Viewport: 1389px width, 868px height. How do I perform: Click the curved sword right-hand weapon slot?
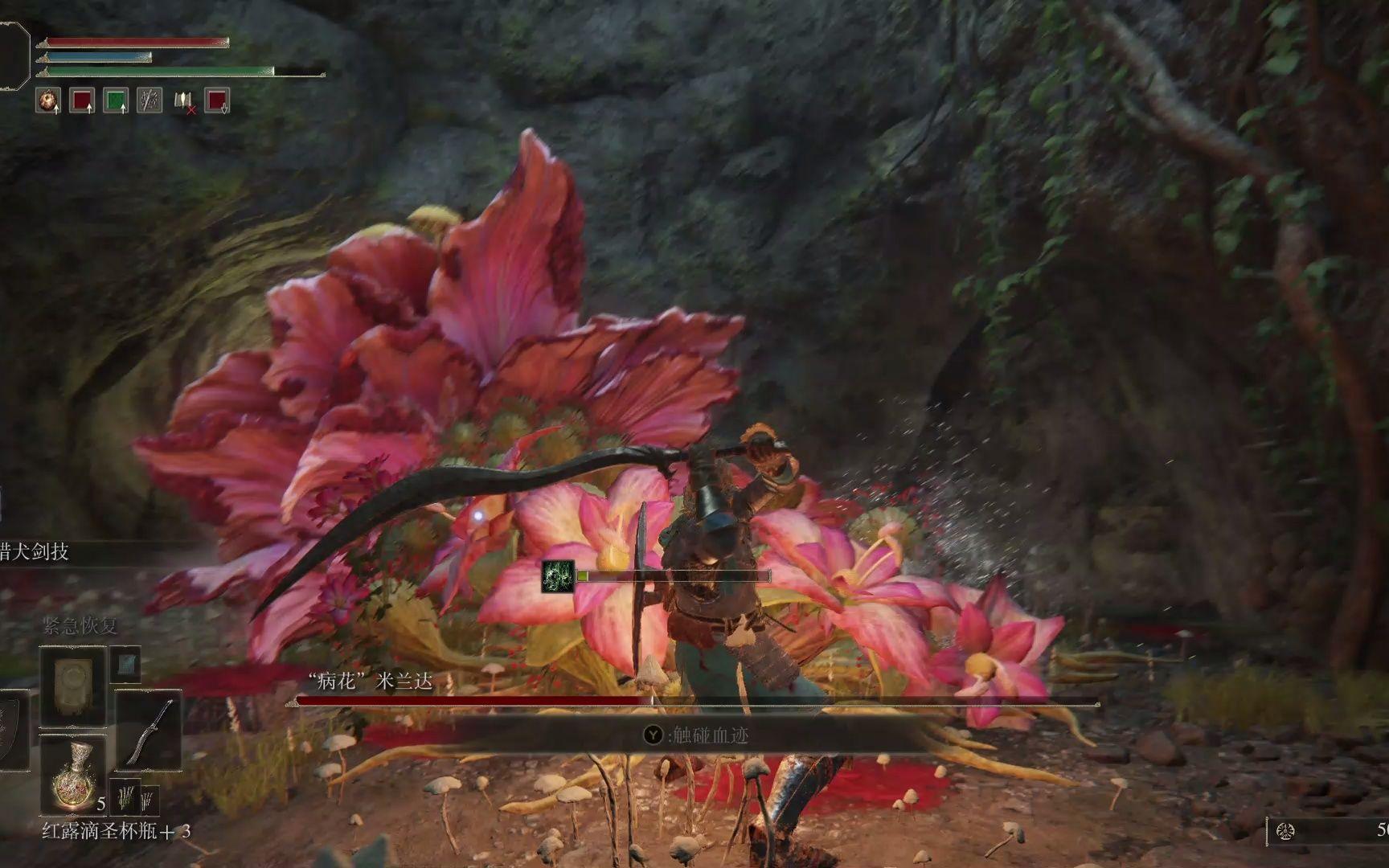pyautogui.click(x=149, y=730)
